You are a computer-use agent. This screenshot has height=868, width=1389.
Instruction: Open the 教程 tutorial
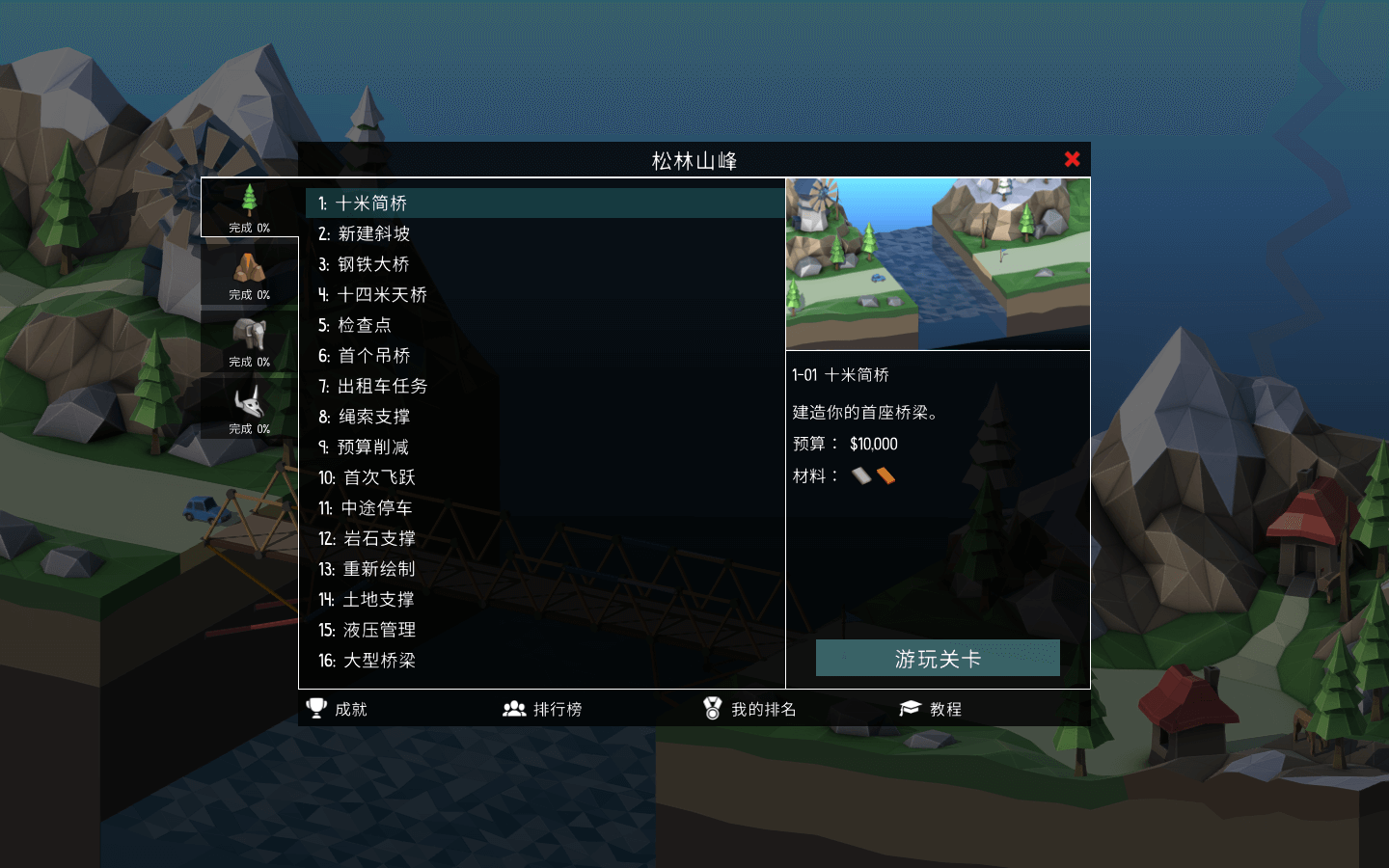coord(931,709)
